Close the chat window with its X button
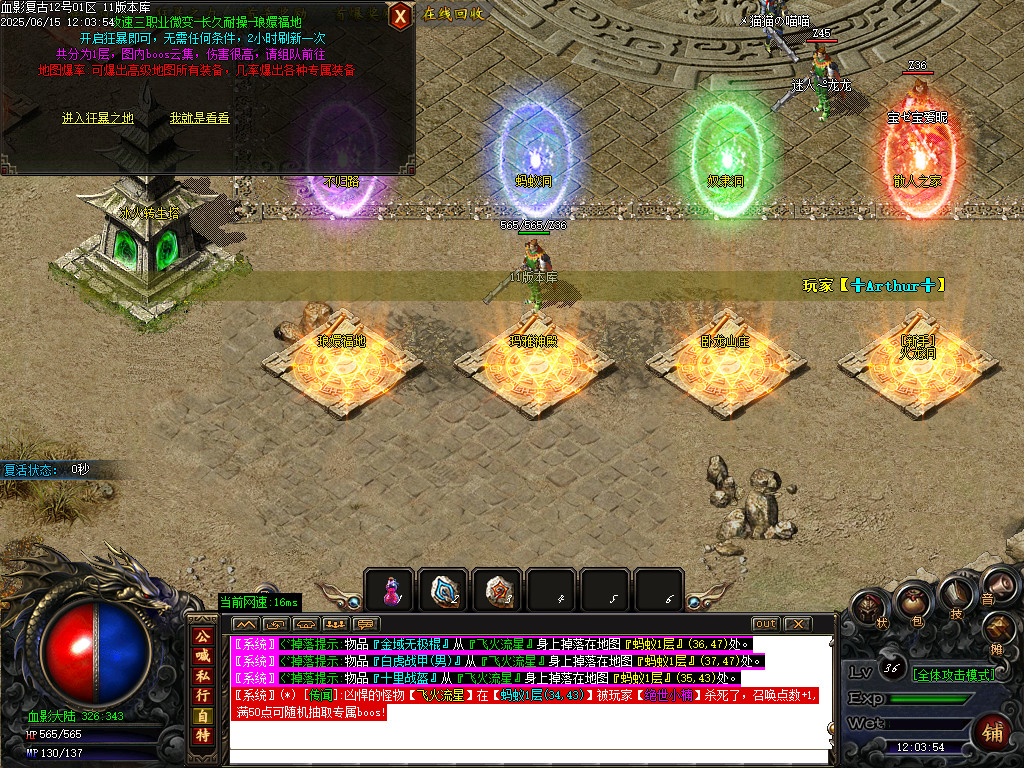 coord(797,624)
